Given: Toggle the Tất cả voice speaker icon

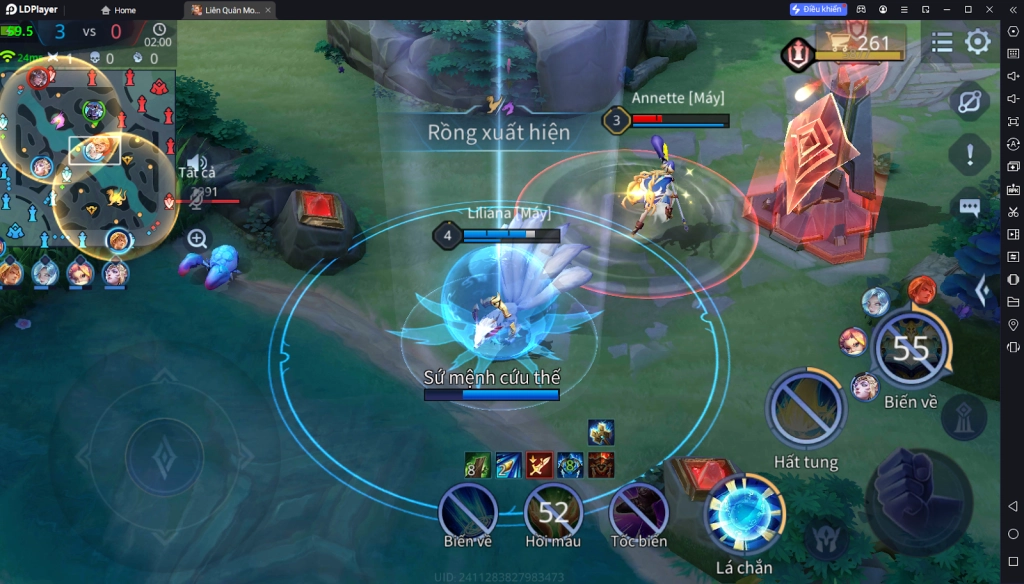Looking at the screenshot, I should tap(197, 163).
